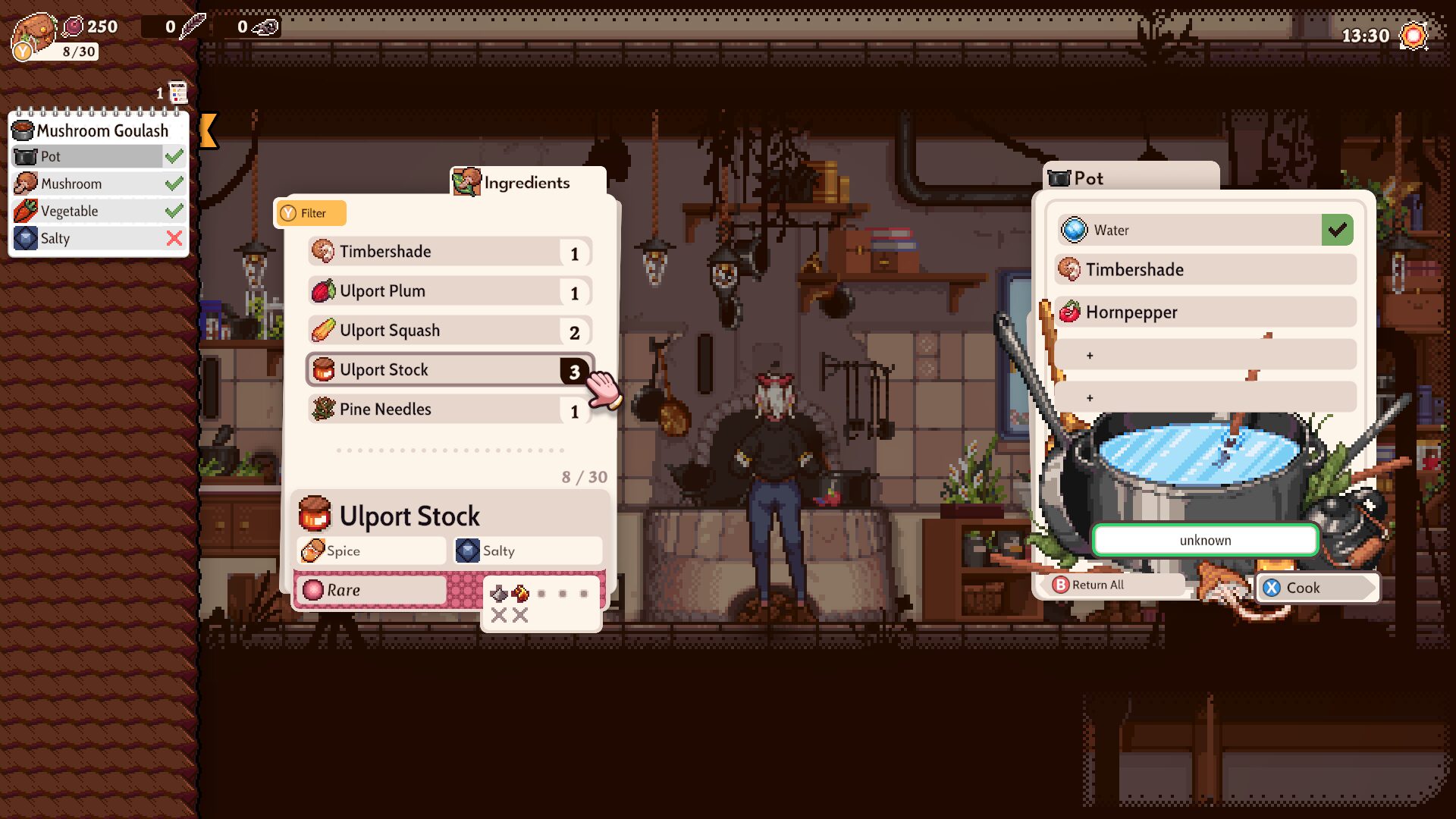The height and width of the screenshot is (819, 1456).
Task: Remove Hornpepper from the pot
Action: (x=1204, y=312)
